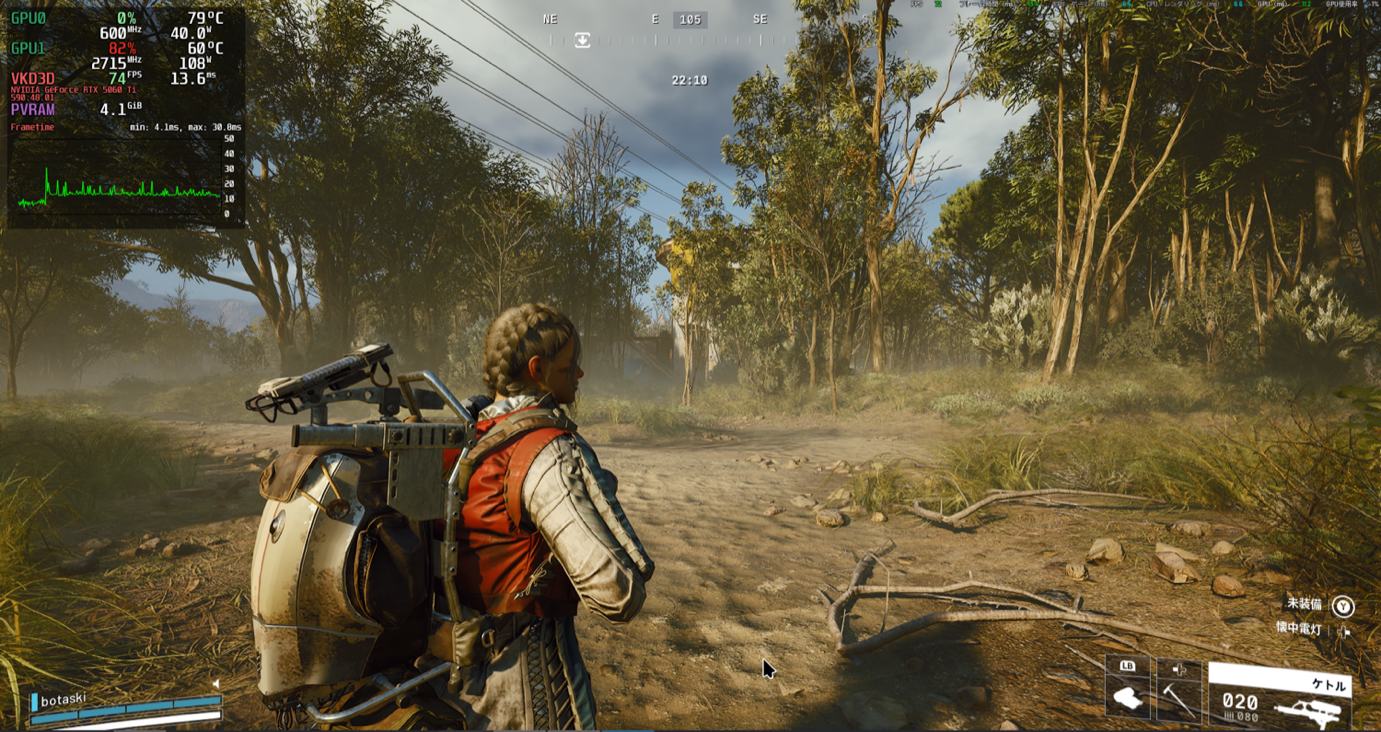Toggle the 懐中電灯 flashlight entry

click(1299, 628)
